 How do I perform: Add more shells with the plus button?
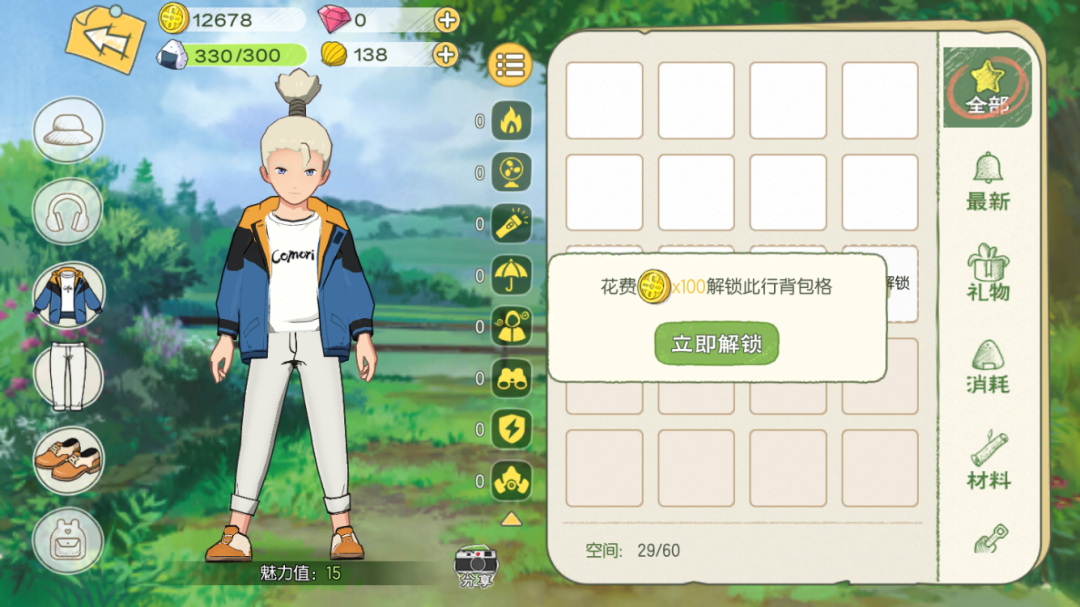(x=447, y=55)
